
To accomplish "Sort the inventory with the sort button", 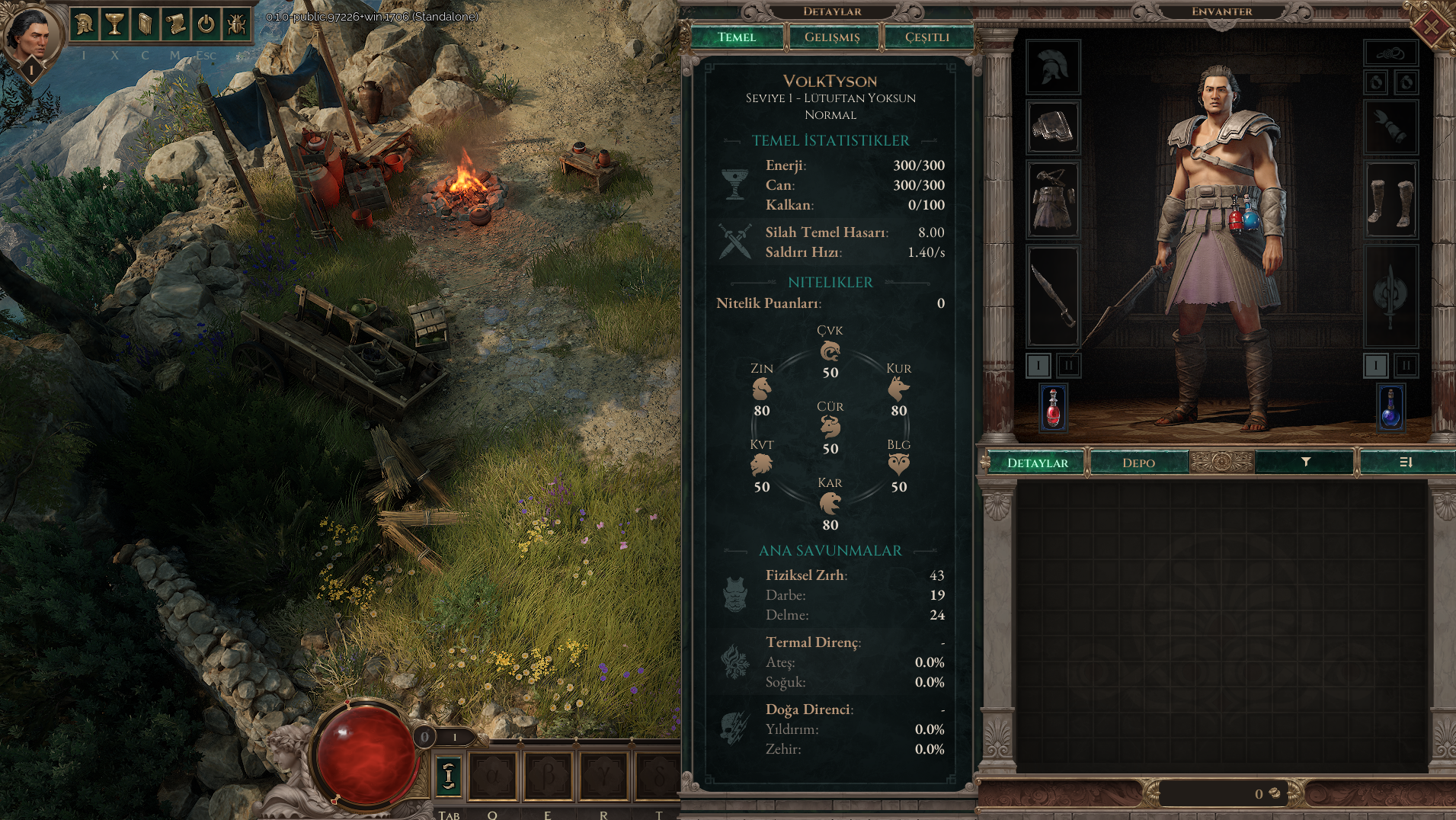I will [x=1406, y=462].
